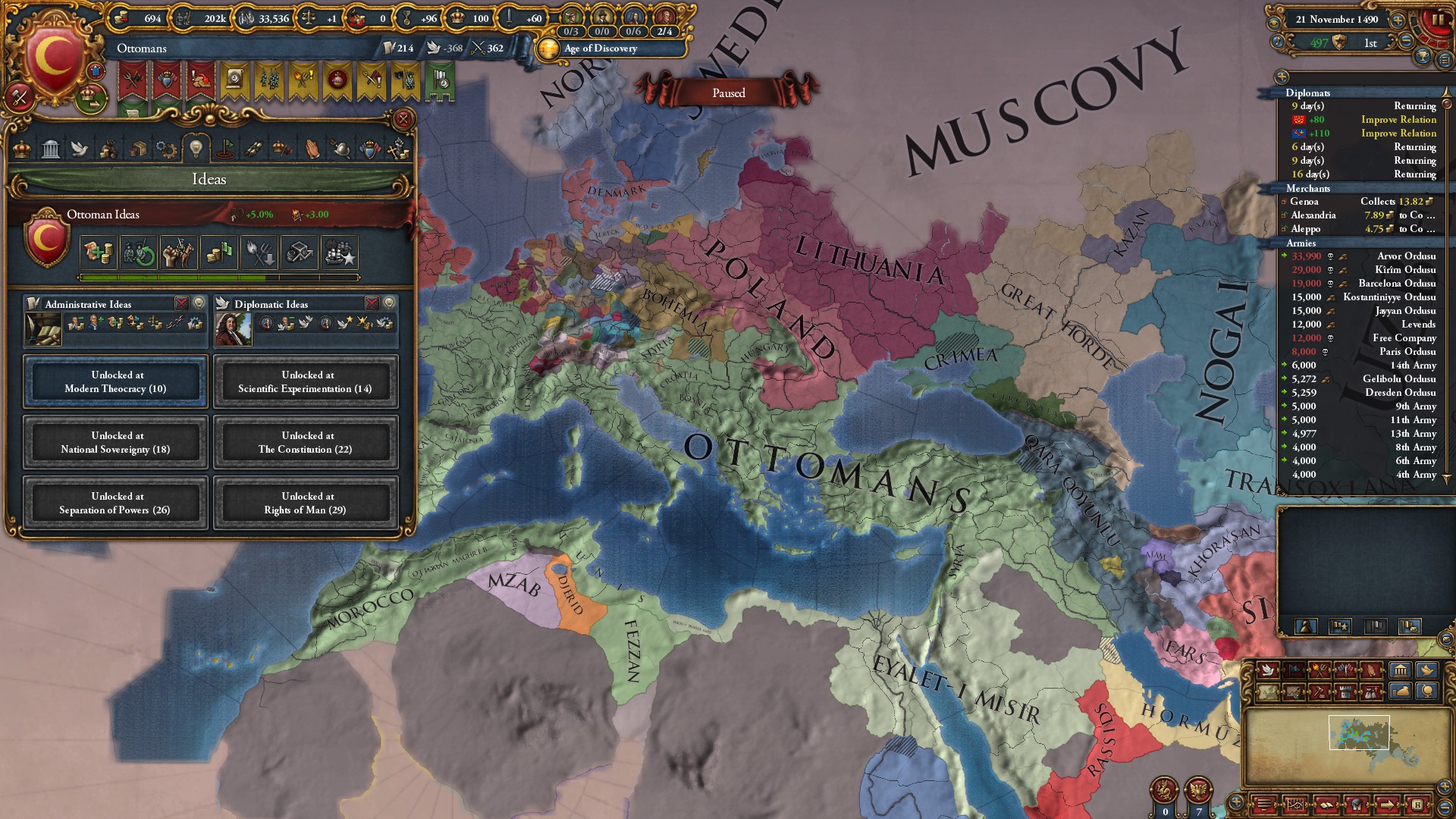1456x819 pixels.
Task: Click the terrain mapmode icon near the minimap
Action: (x=1268, y=691)
